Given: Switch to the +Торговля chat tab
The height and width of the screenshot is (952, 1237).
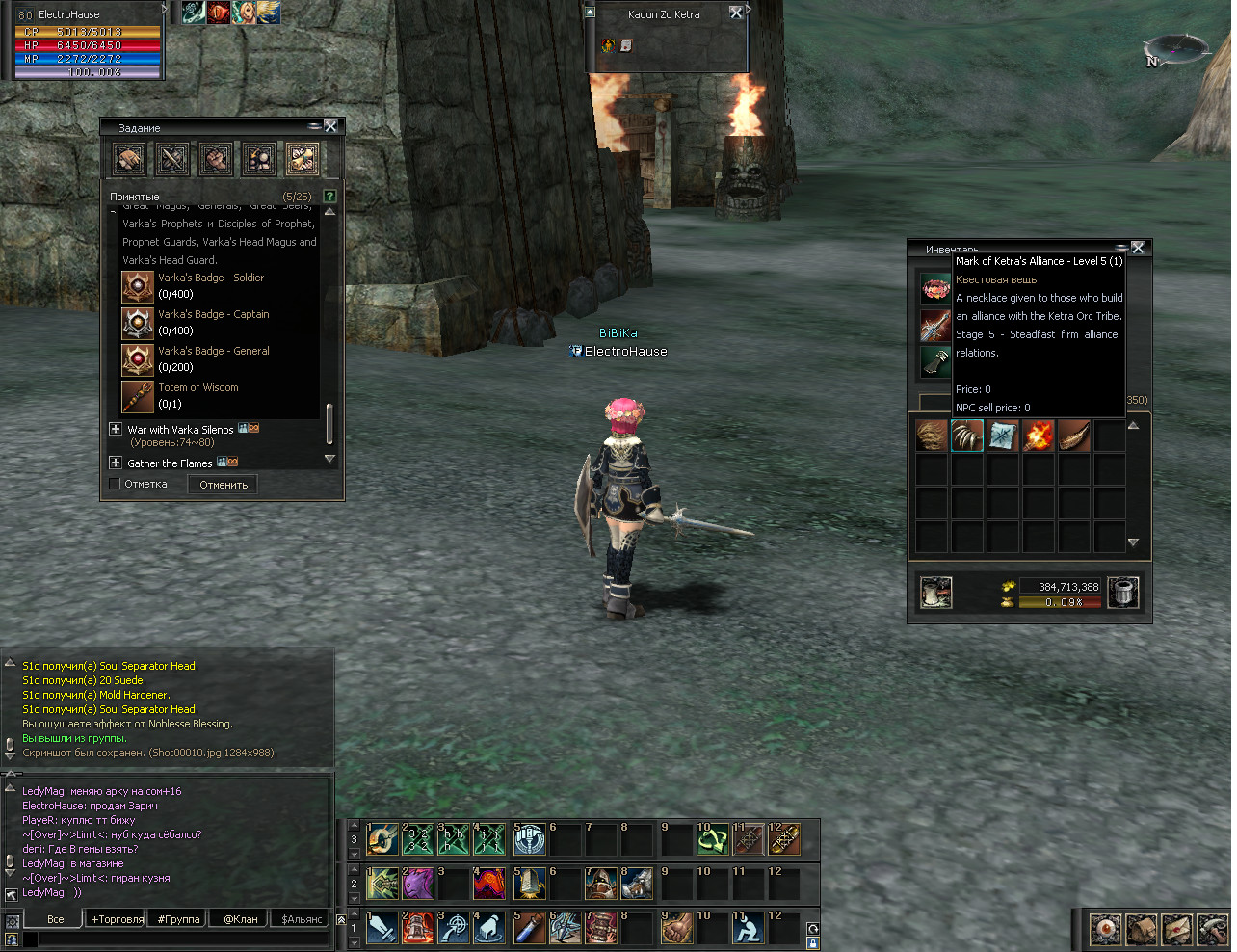Looking at the screenshot, I should coord(118,919).
